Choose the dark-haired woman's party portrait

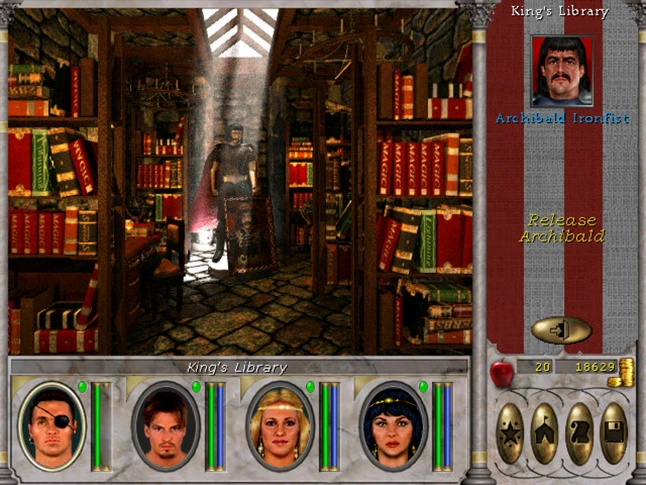point(392,425)
